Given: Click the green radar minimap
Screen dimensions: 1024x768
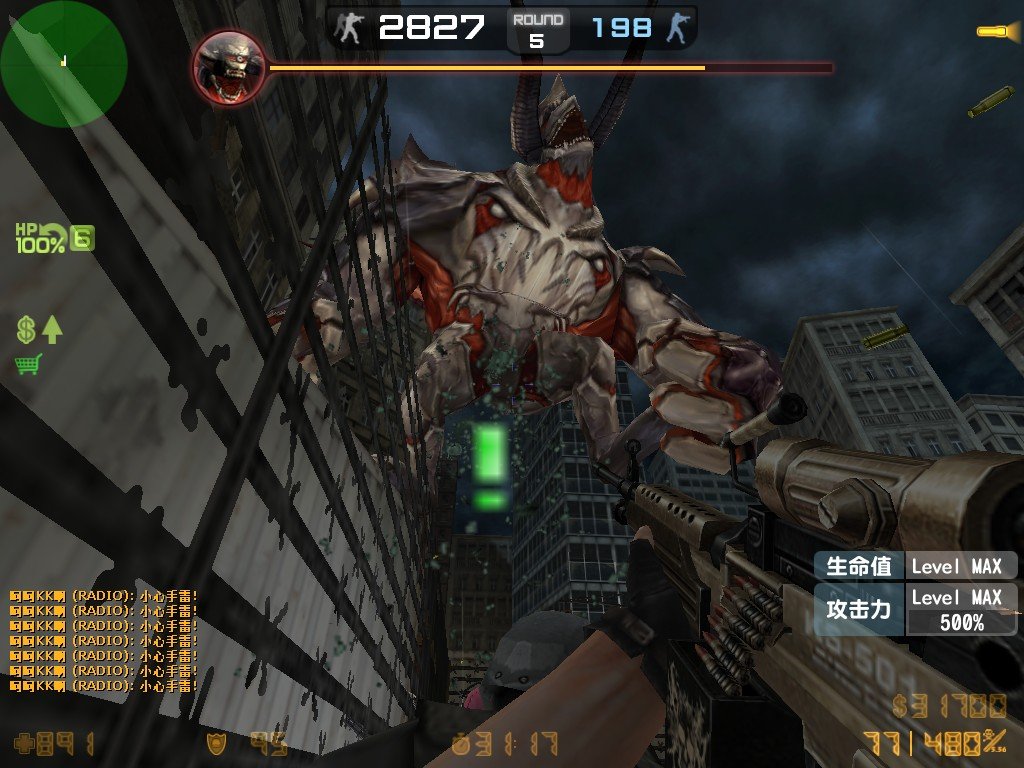Looking at the screenshot, I should tap(63, 63).
